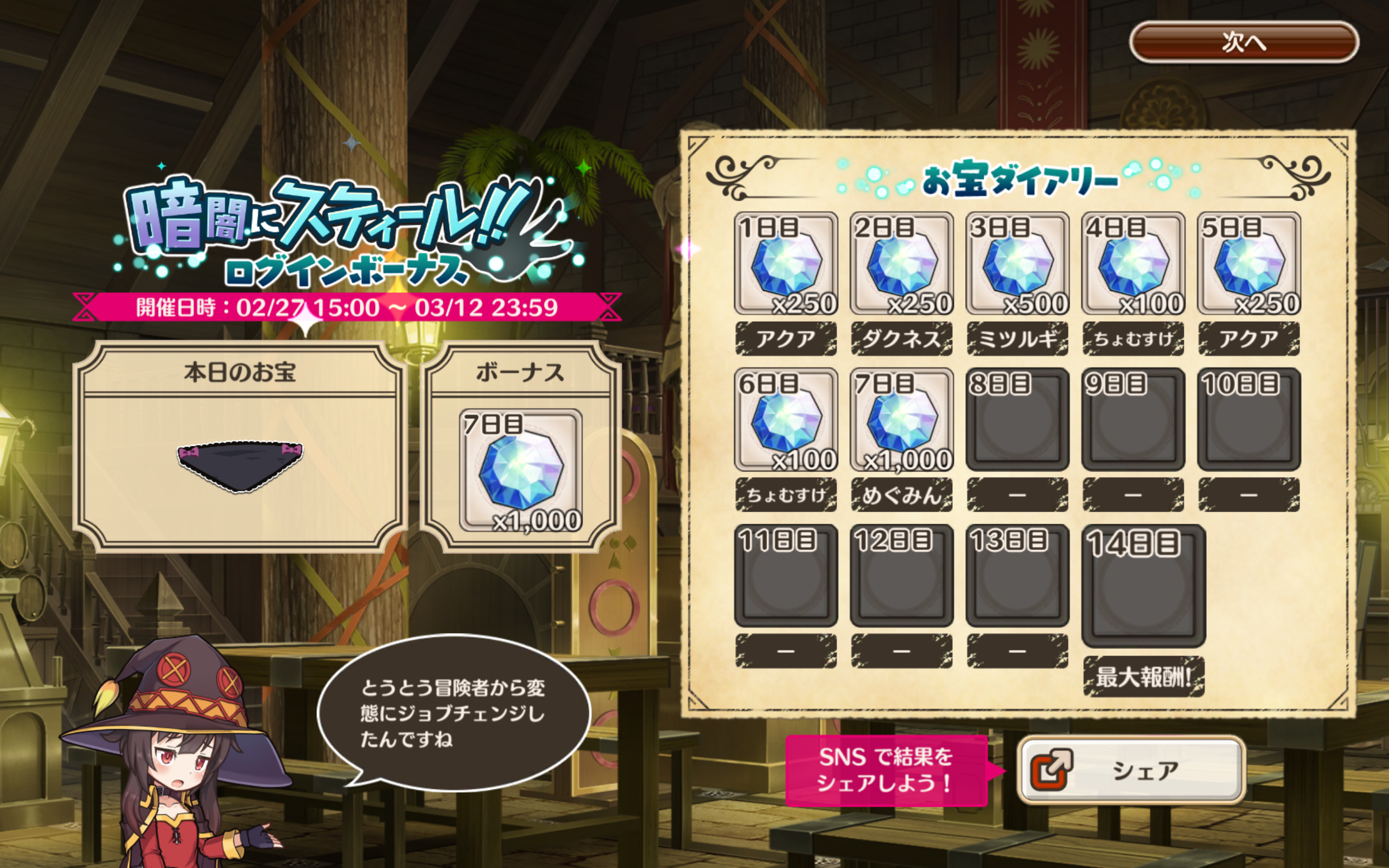Click the day 3 x500 crystal tile
Viewport: 1389px width, 868px height.
coord(1017,264)
